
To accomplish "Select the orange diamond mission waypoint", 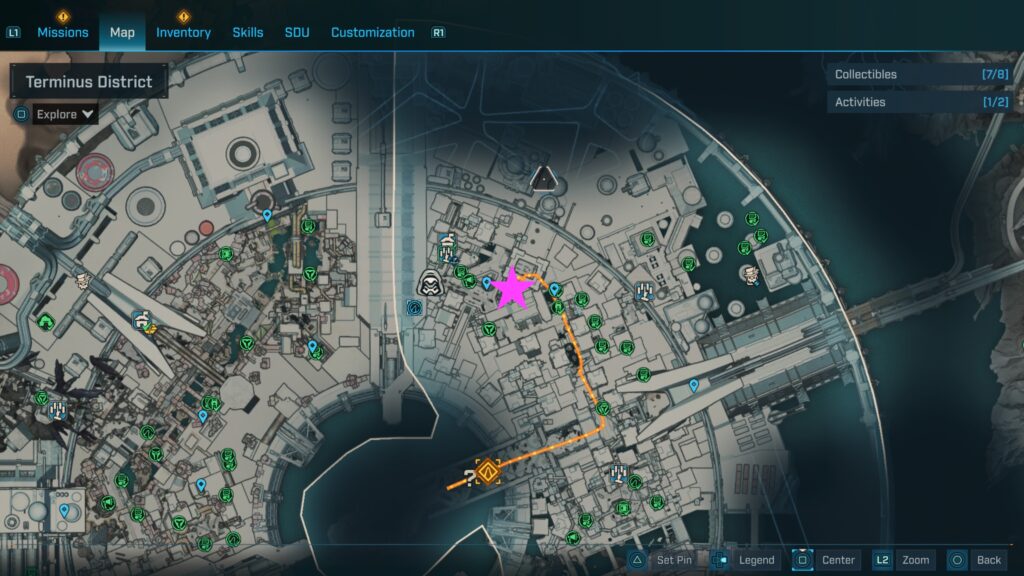I will tap(488, 471).
